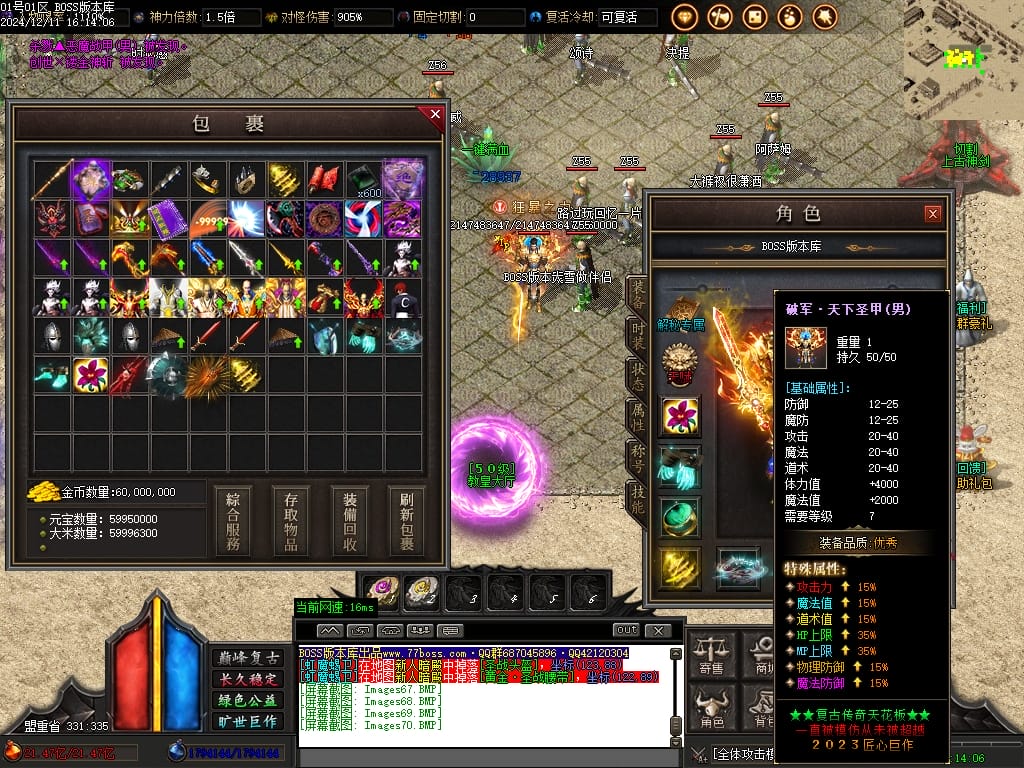The width and height of the screenshot is (1024, 768).
Task: Open 装備回收 equipment recycling
Action: click(x=349, y=521)
